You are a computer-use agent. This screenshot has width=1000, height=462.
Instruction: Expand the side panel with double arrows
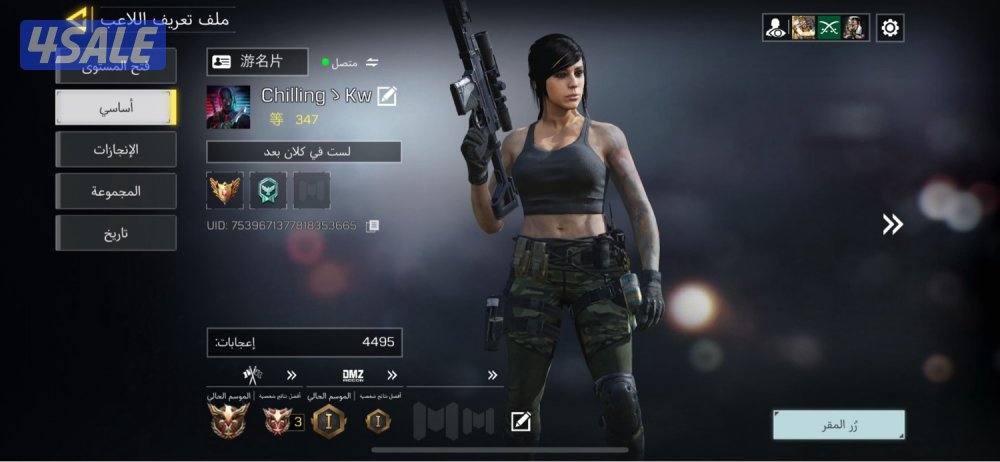[892, 225]
